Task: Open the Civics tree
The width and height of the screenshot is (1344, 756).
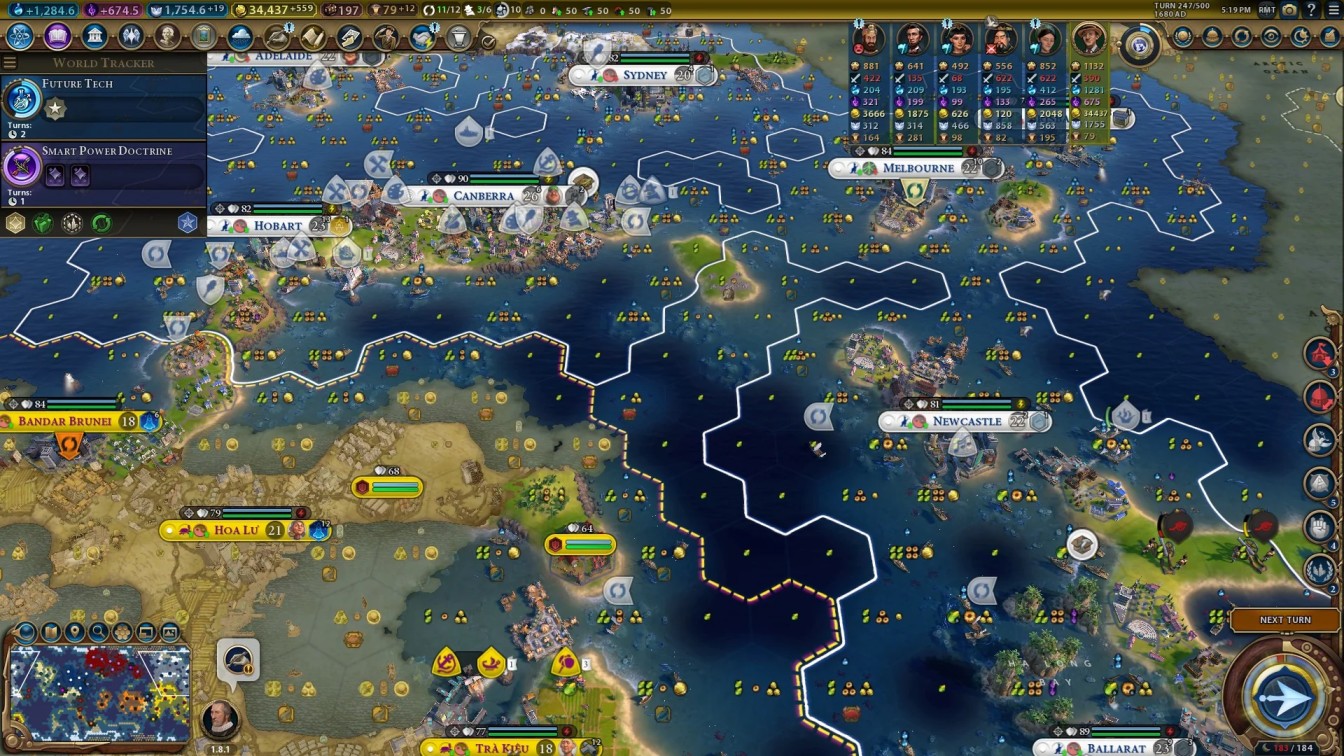Action: pyautogui.click(x=57, y=36)
